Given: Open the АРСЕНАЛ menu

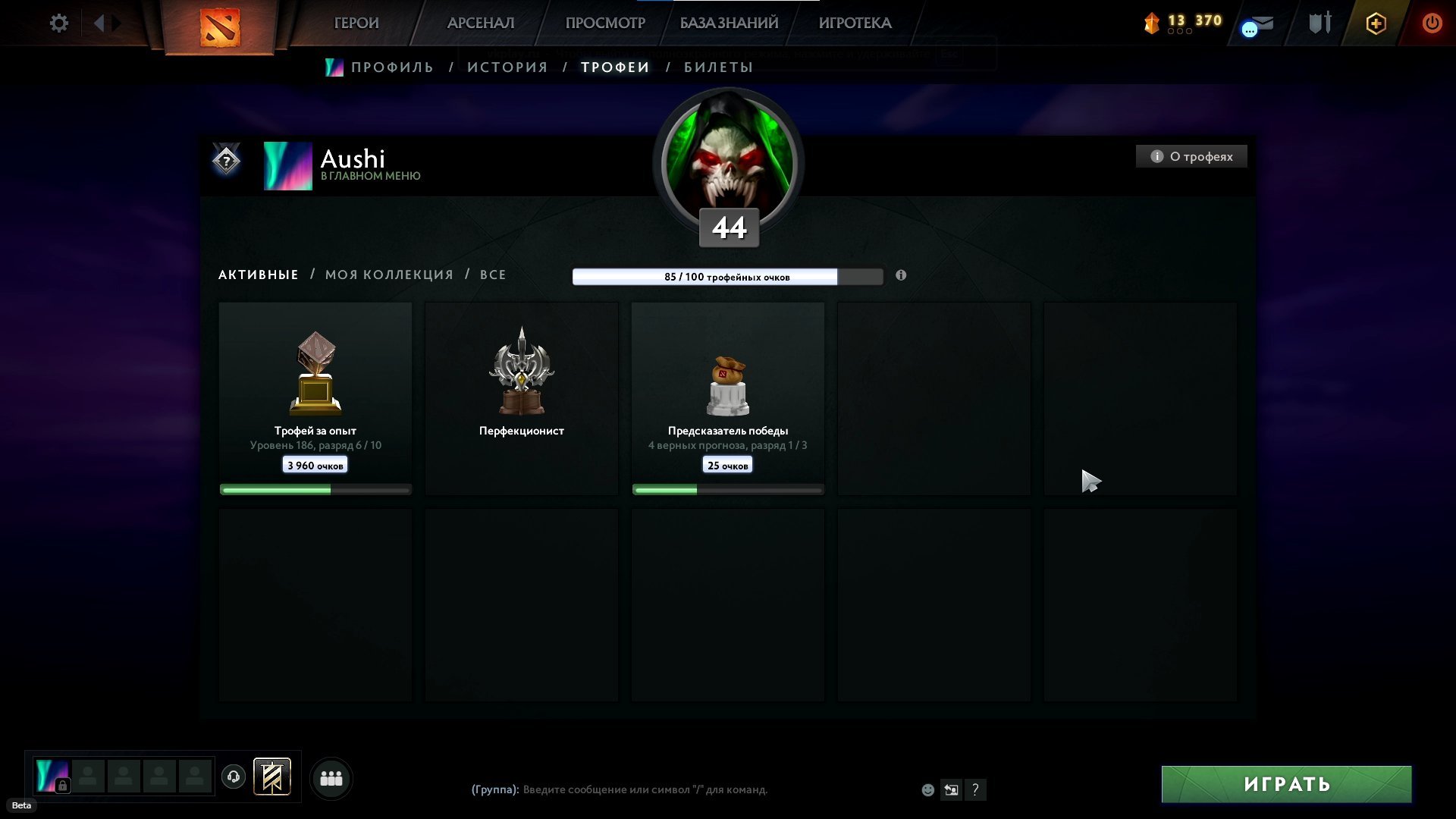Looking at the screenshot, I should tap(481, 24).
